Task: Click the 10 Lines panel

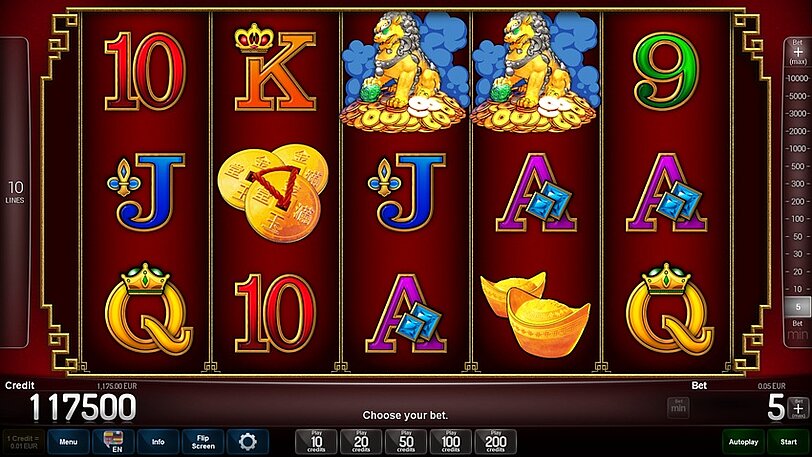Action: [x=15, y=192]
